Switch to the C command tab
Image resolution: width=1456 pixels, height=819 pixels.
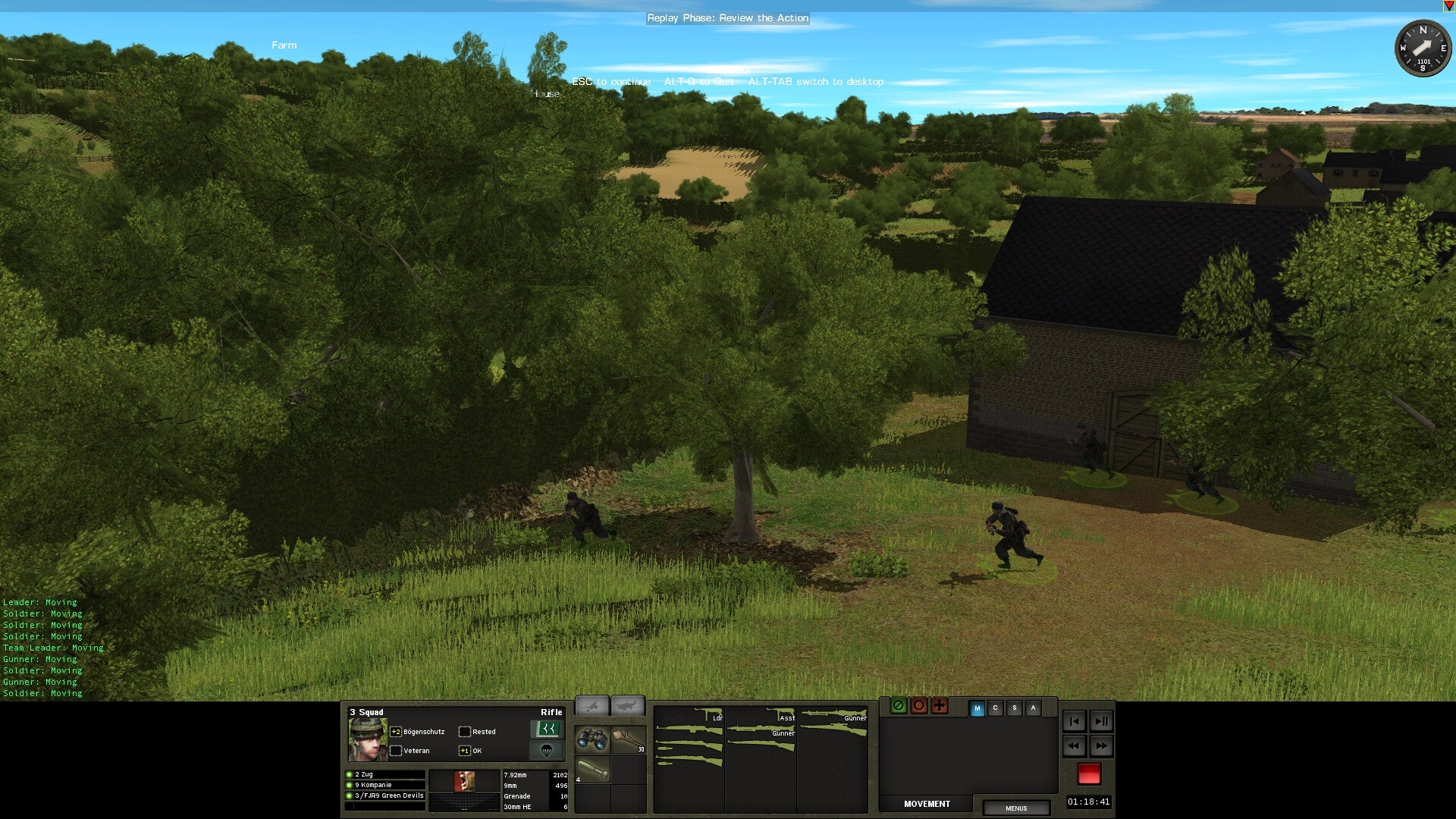996,708
